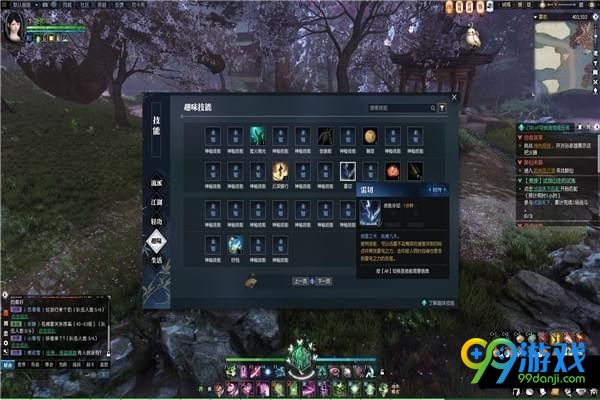Close the 趣味技能 skill panel
This screenshot has width=600, height=400.
(454, 99)
